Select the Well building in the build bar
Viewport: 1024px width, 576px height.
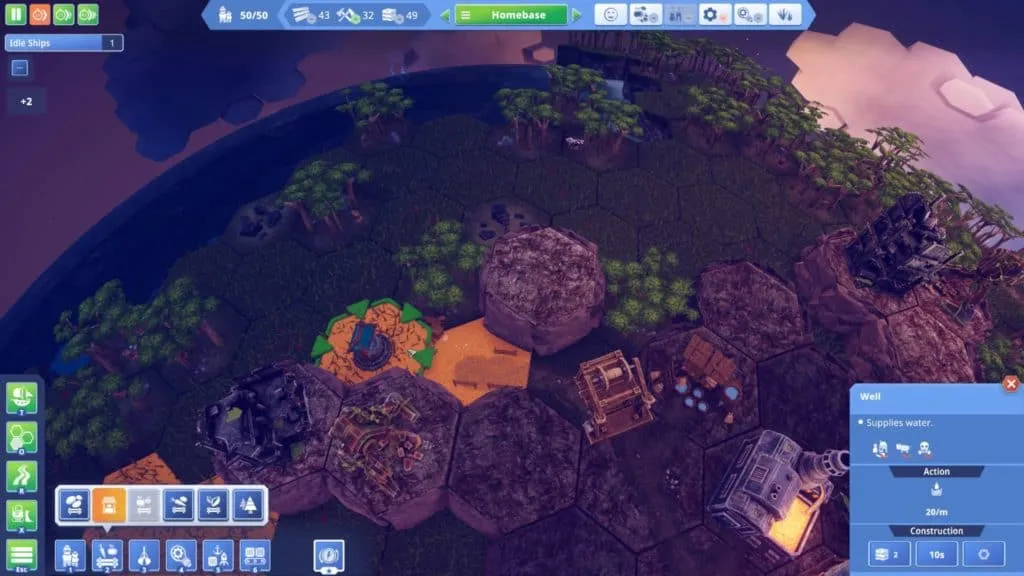point(109,505)
